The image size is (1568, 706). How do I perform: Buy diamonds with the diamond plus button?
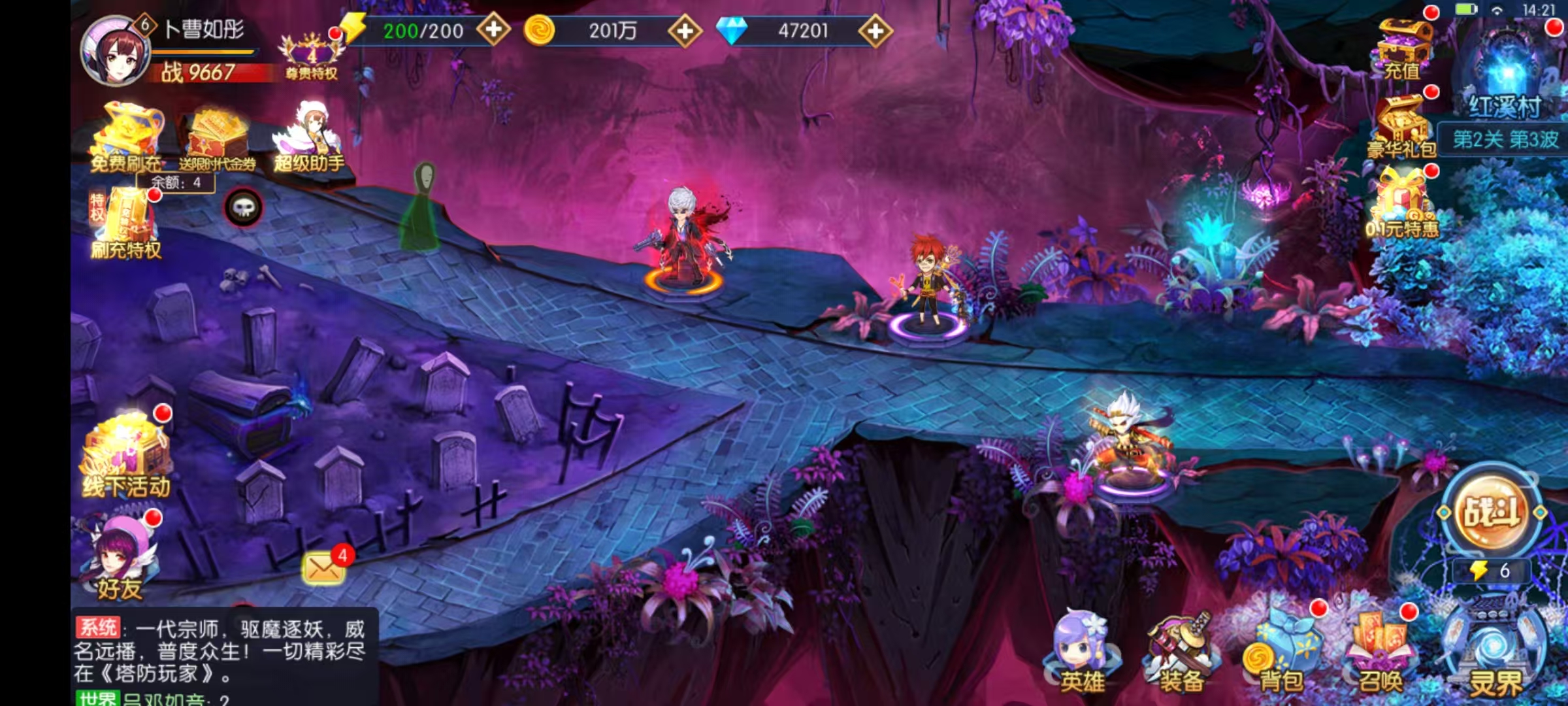[x=875, y=30]
